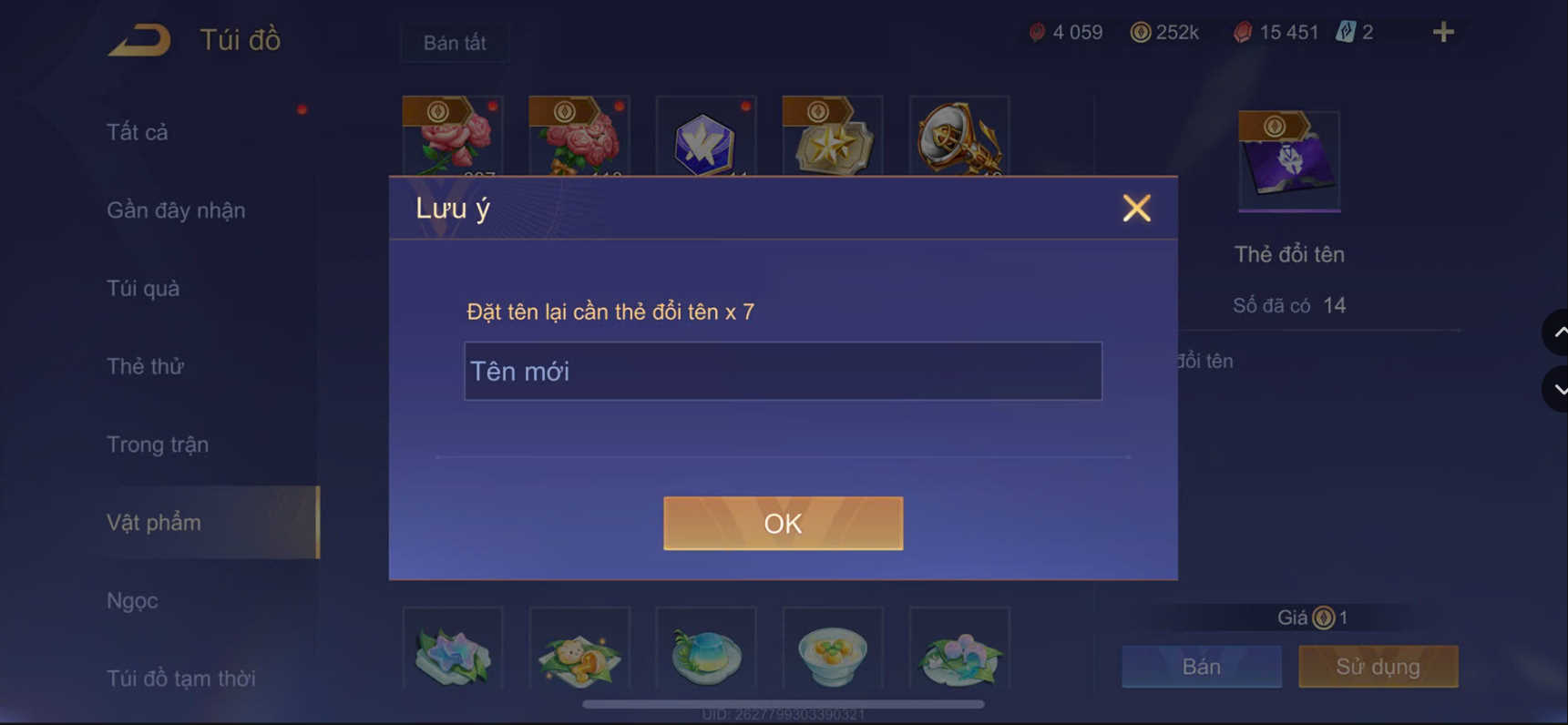Click the blue shard currency icon
This screenshot has width=1568, height=725.
1339,32
